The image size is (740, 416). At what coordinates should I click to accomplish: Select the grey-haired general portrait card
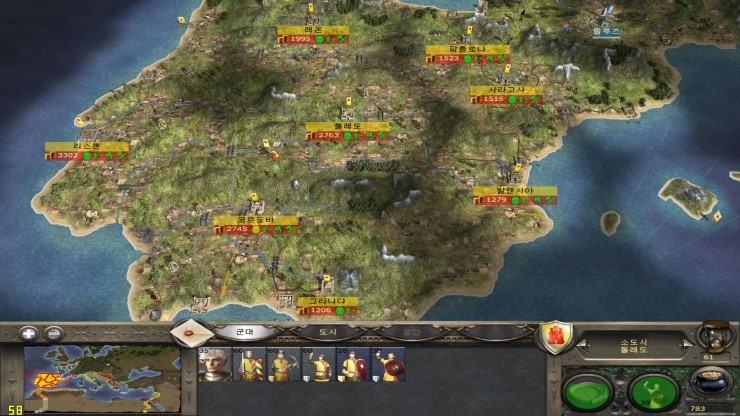pos(215,365)
